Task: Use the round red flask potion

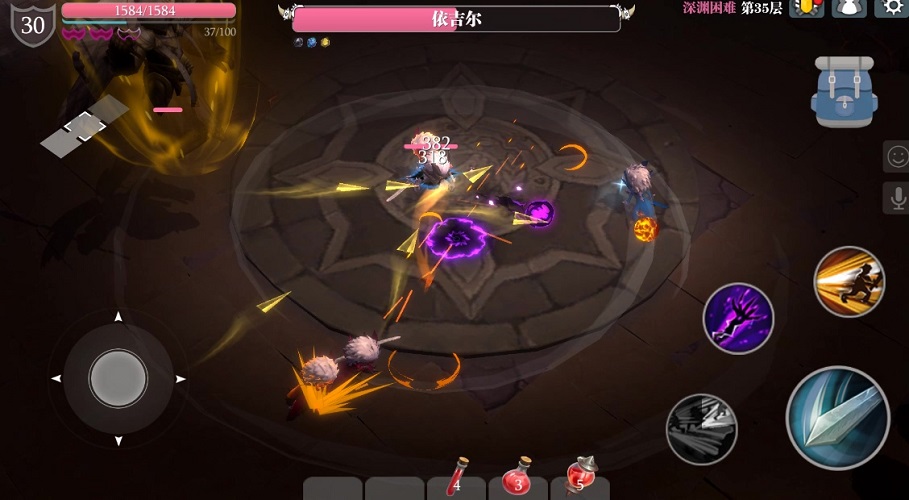Action: coord(518,477)
